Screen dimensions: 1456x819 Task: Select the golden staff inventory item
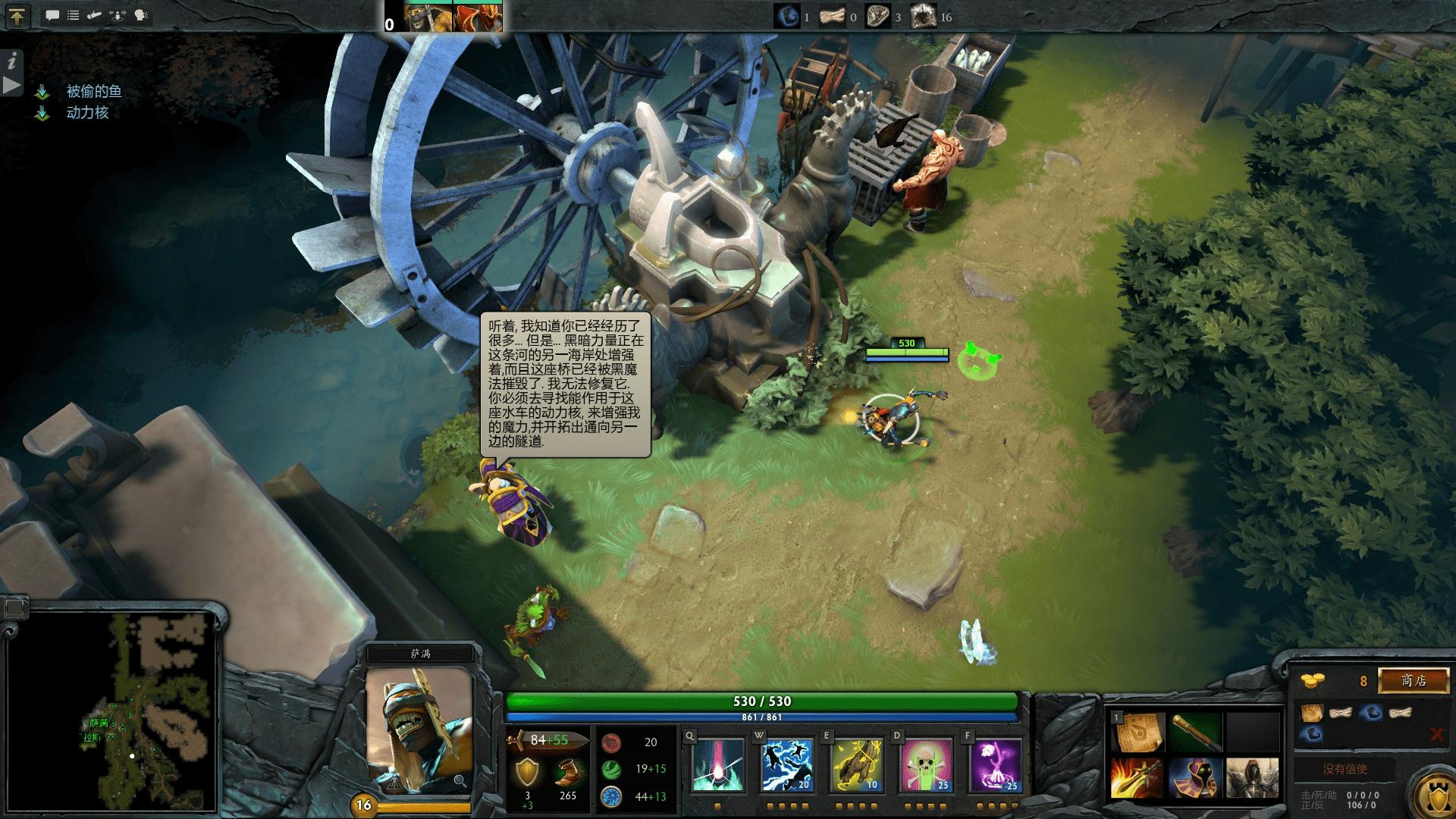click(x=1194, y=731)
